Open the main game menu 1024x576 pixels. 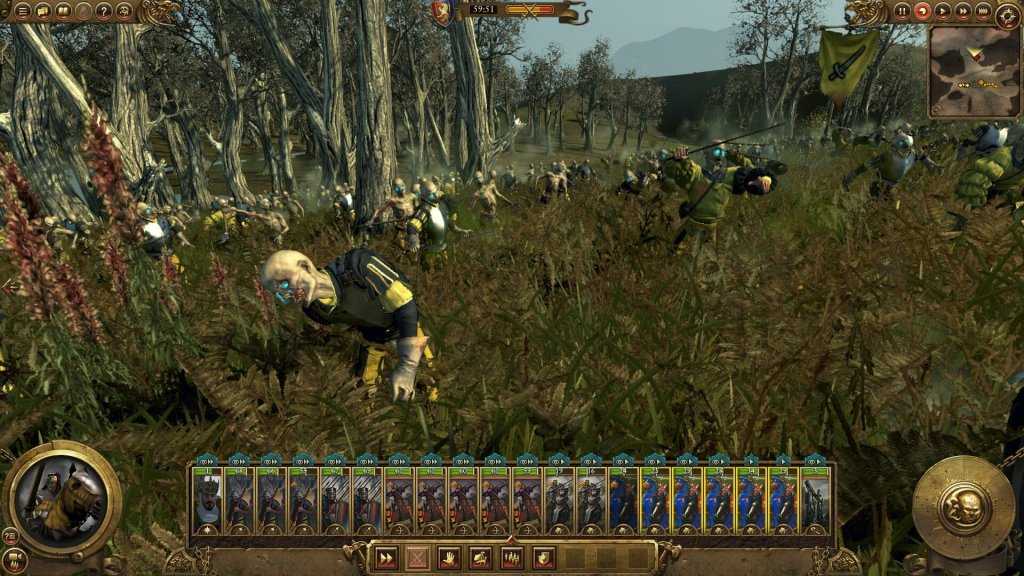pyautogui.click(x=22, y=11)
